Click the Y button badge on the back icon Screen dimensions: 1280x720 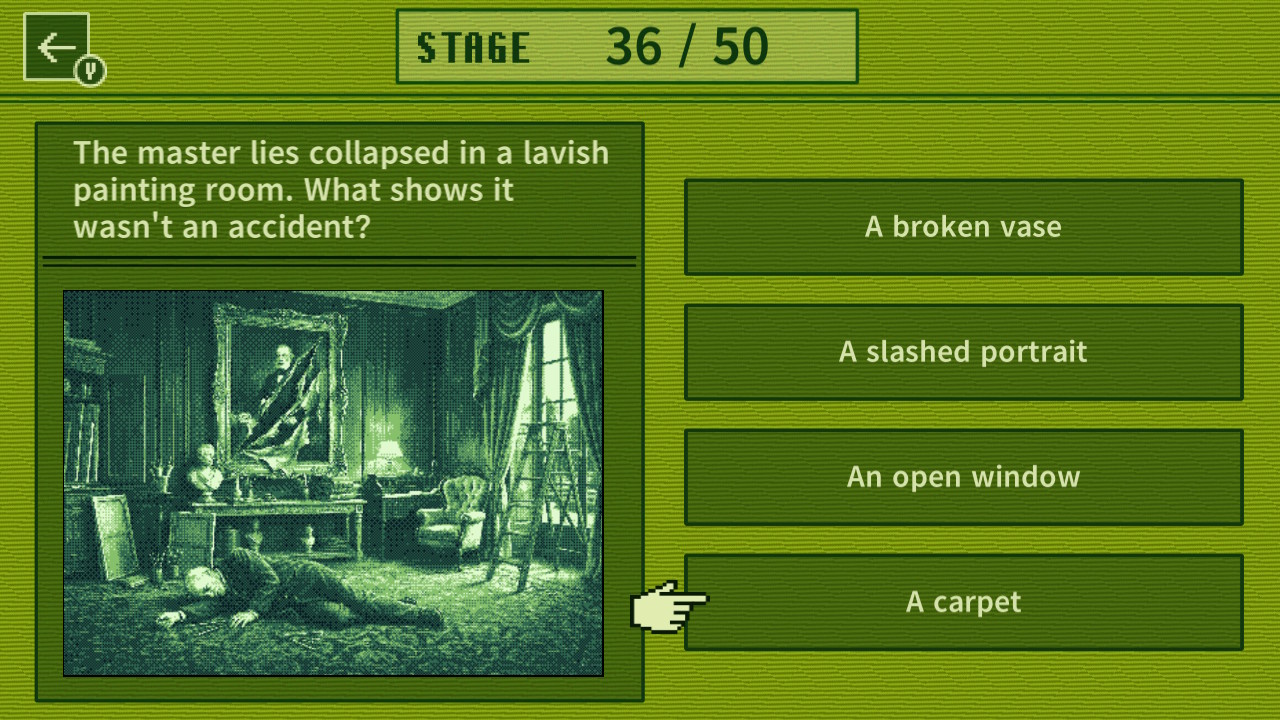click(x=88, y=70)
